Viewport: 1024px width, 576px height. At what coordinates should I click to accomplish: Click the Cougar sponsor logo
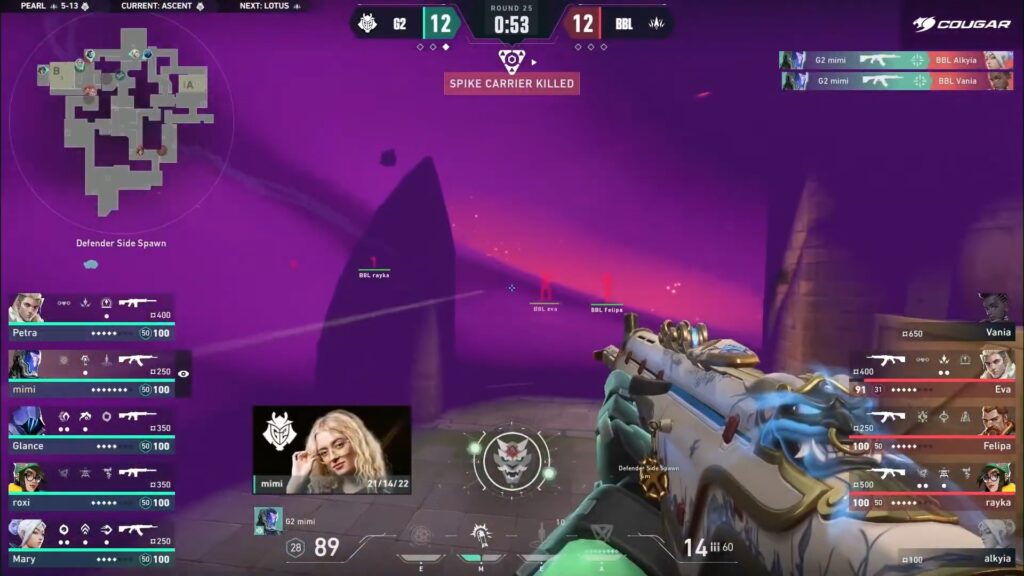click(962, 23)
